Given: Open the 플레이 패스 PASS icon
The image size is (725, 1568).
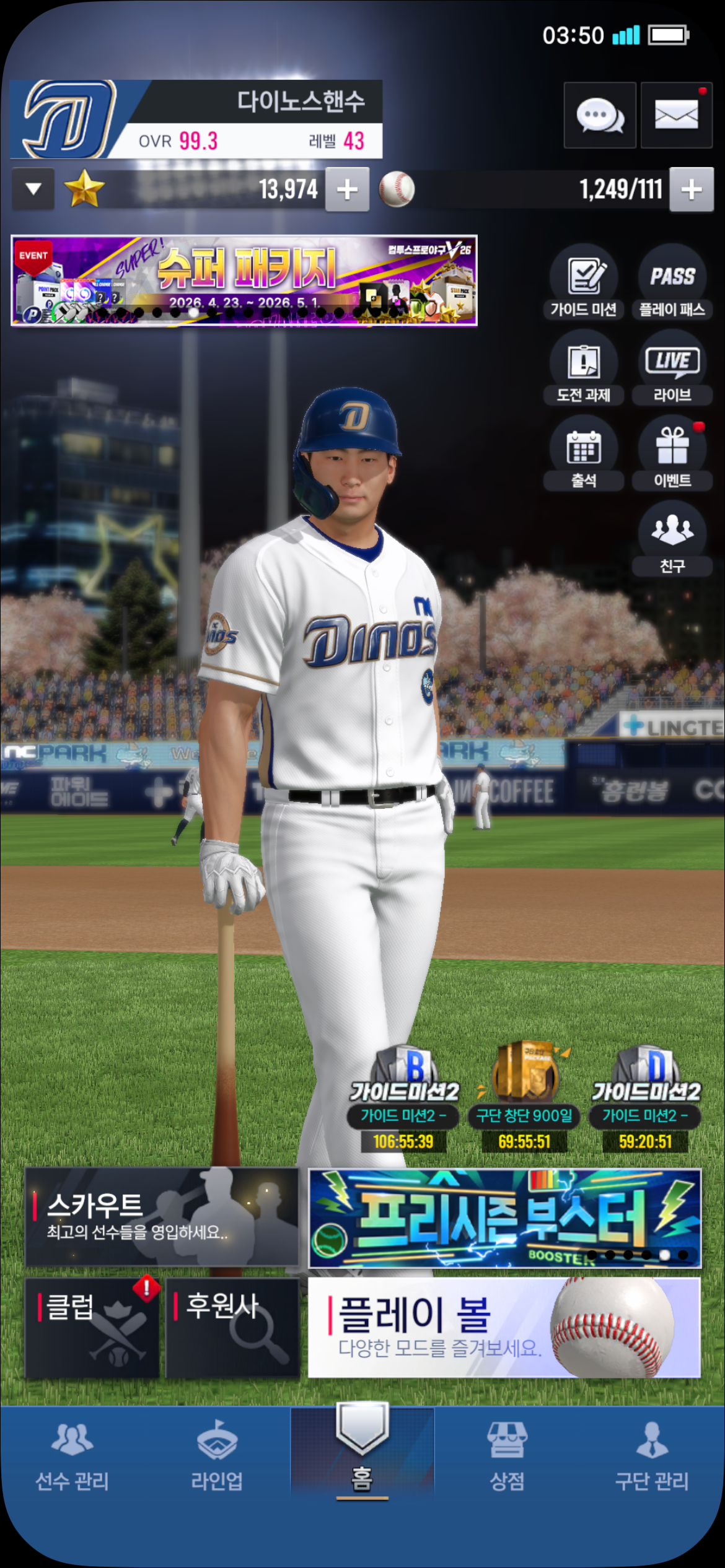Looking at the screenshot, I should click(672, 283).
